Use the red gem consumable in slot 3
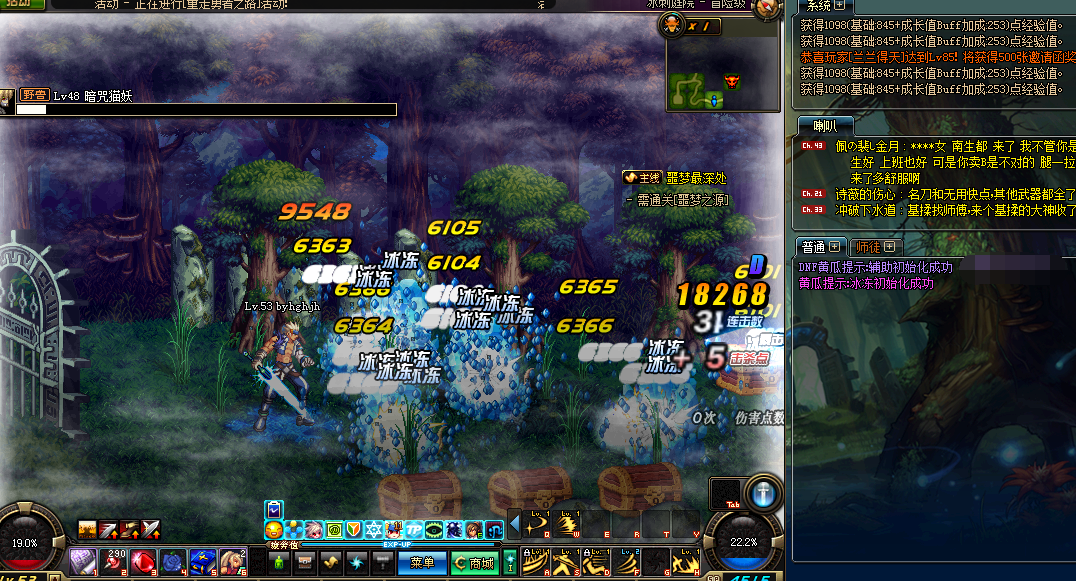 tap(144, 562)
